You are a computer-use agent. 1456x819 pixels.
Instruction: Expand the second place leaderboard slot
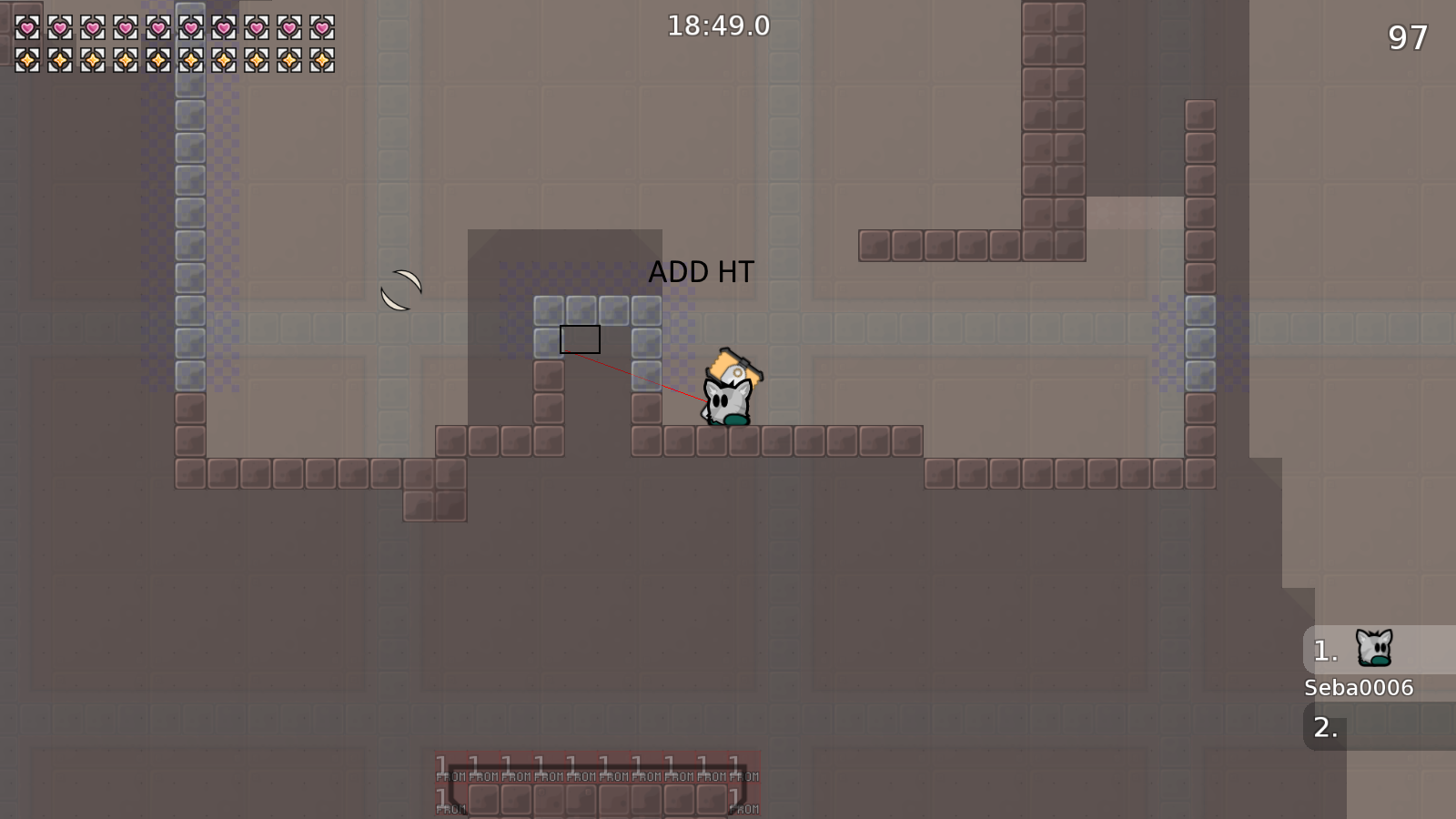[x=1326, y=727]
